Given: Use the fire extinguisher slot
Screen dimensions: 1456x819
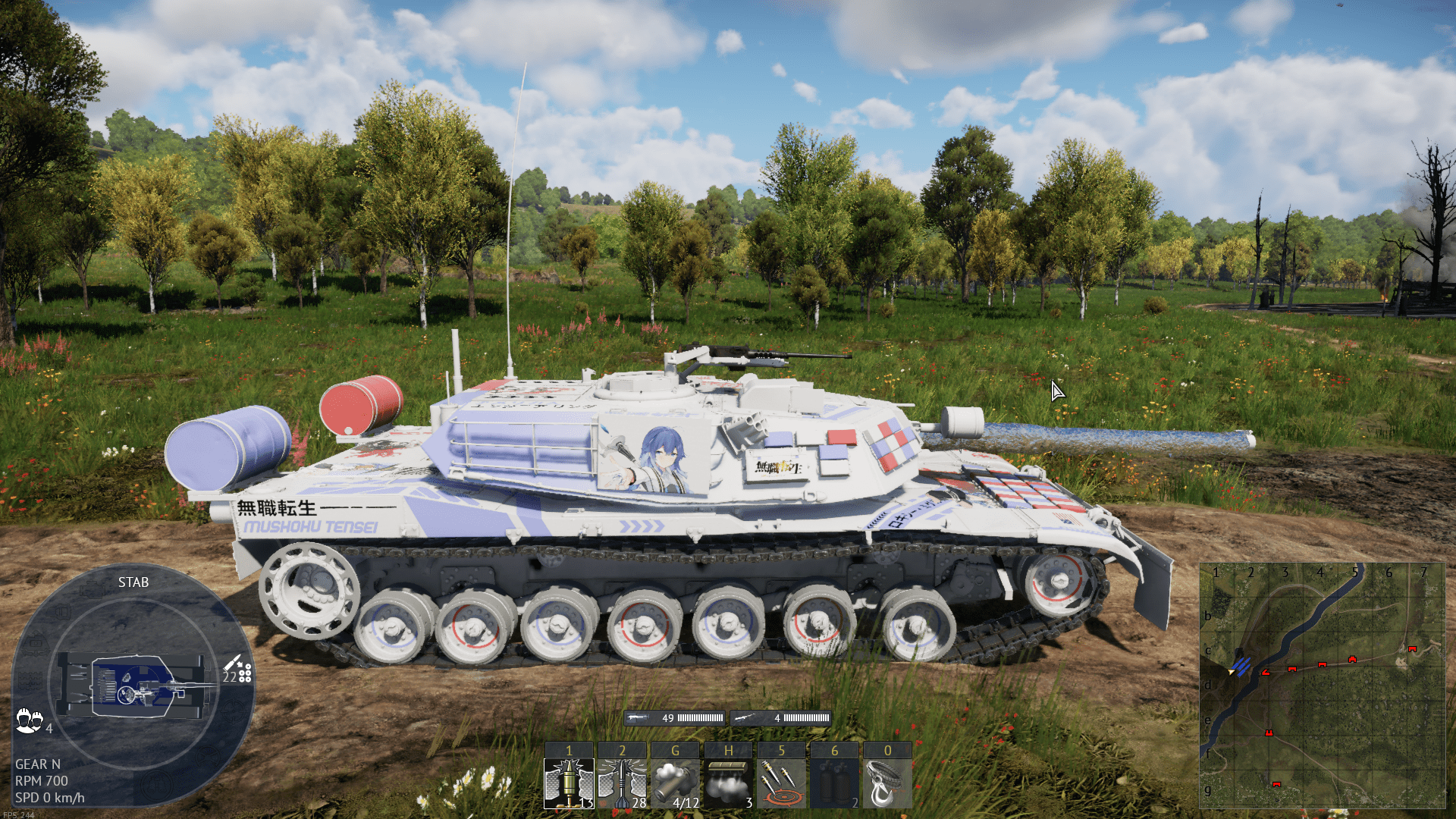Looking at the screenshot, I should point(834,783).
